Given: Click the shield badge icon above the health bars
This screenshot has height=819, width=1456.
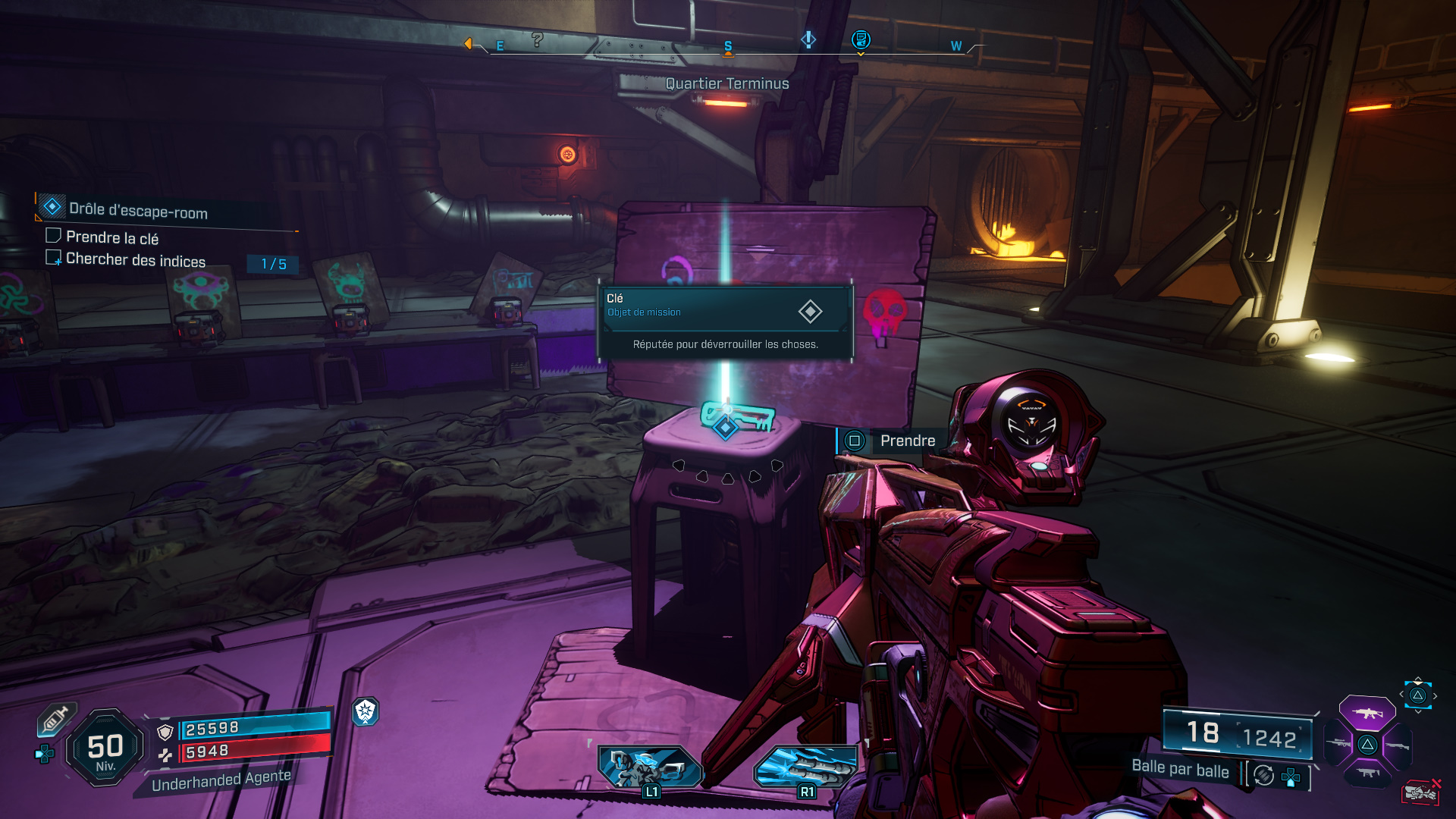Looking at the screenshot, I should coord(366,713).
